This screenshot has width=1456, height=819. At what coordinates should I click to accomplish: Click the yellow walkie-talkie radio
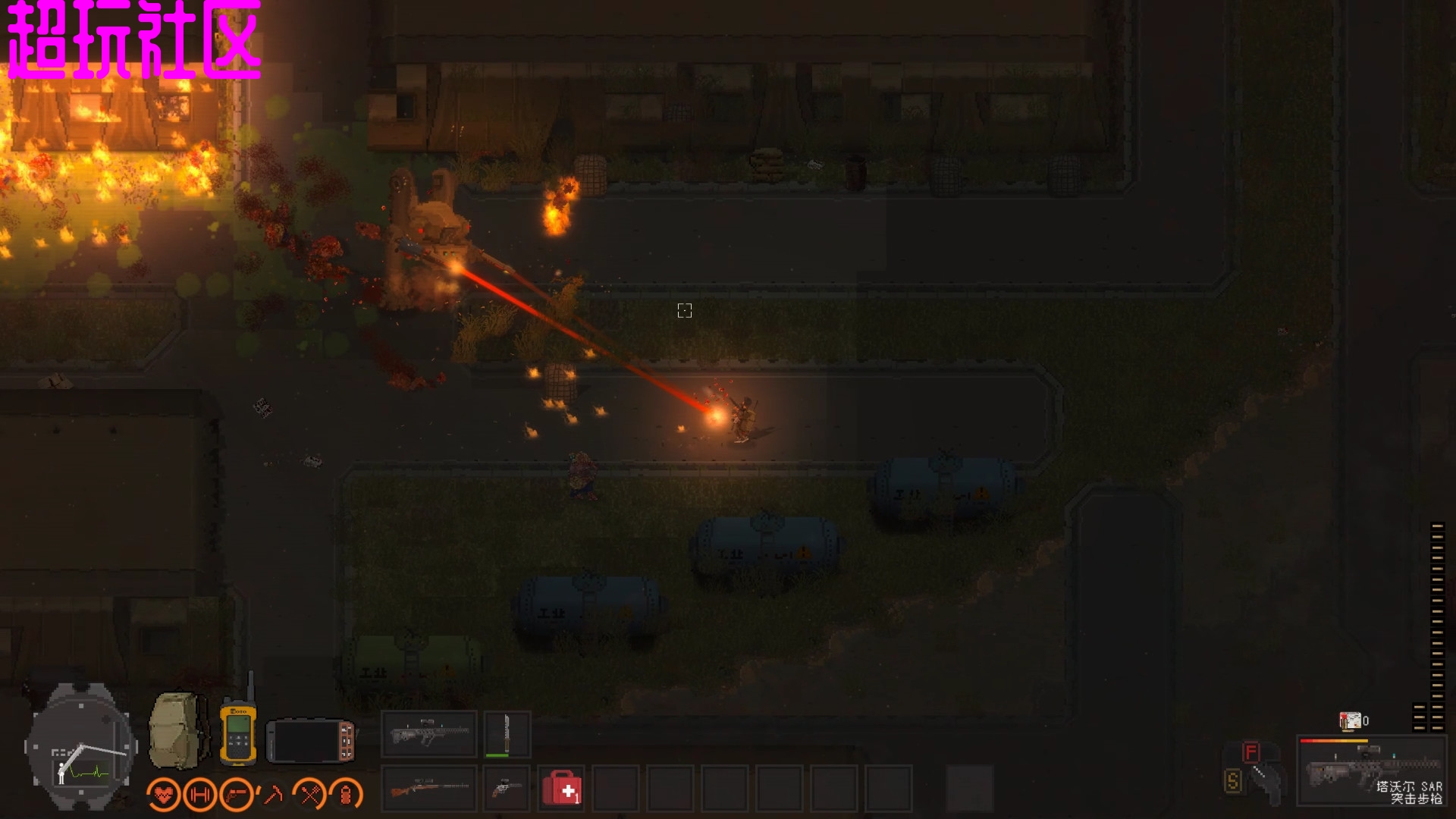tap(238, 731)
